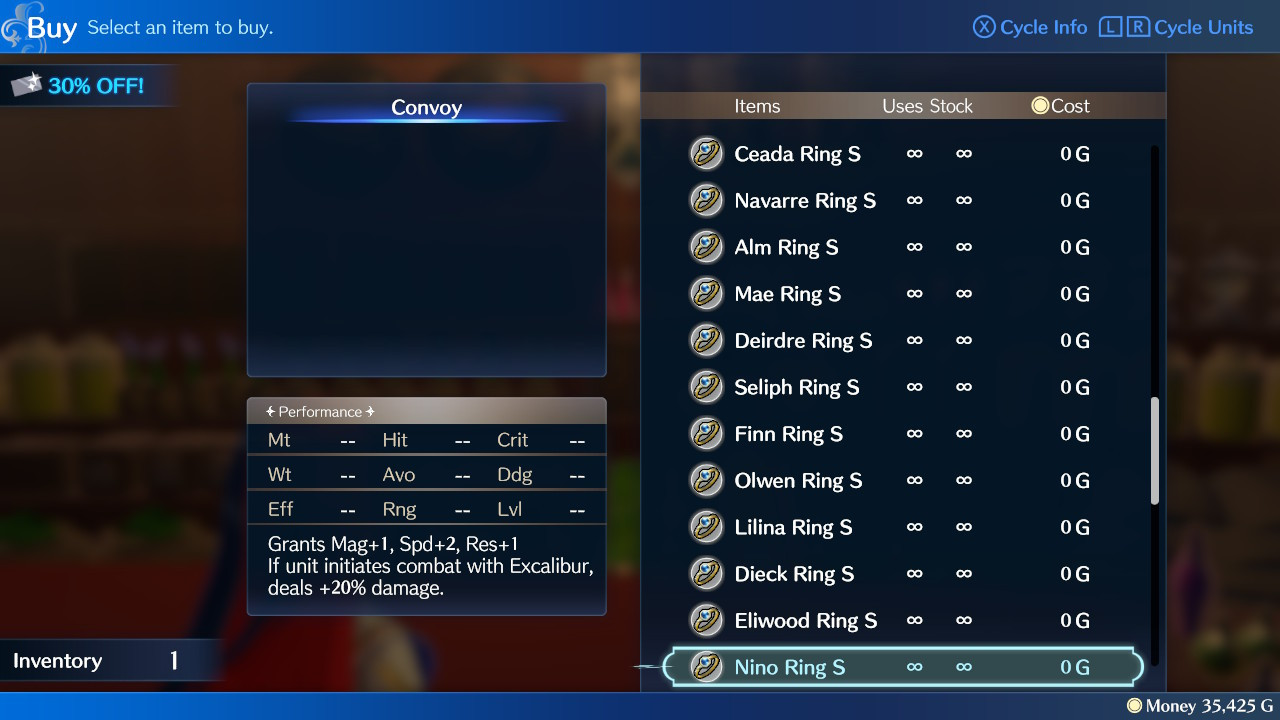
Task: Click the Items column header
Action: tap(757, 106)
